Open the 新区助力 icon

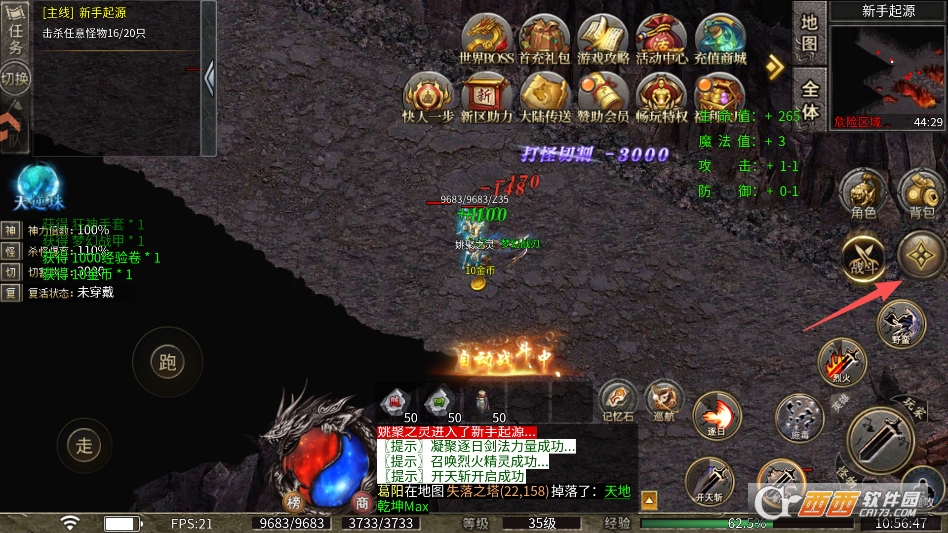click(487, 96)
